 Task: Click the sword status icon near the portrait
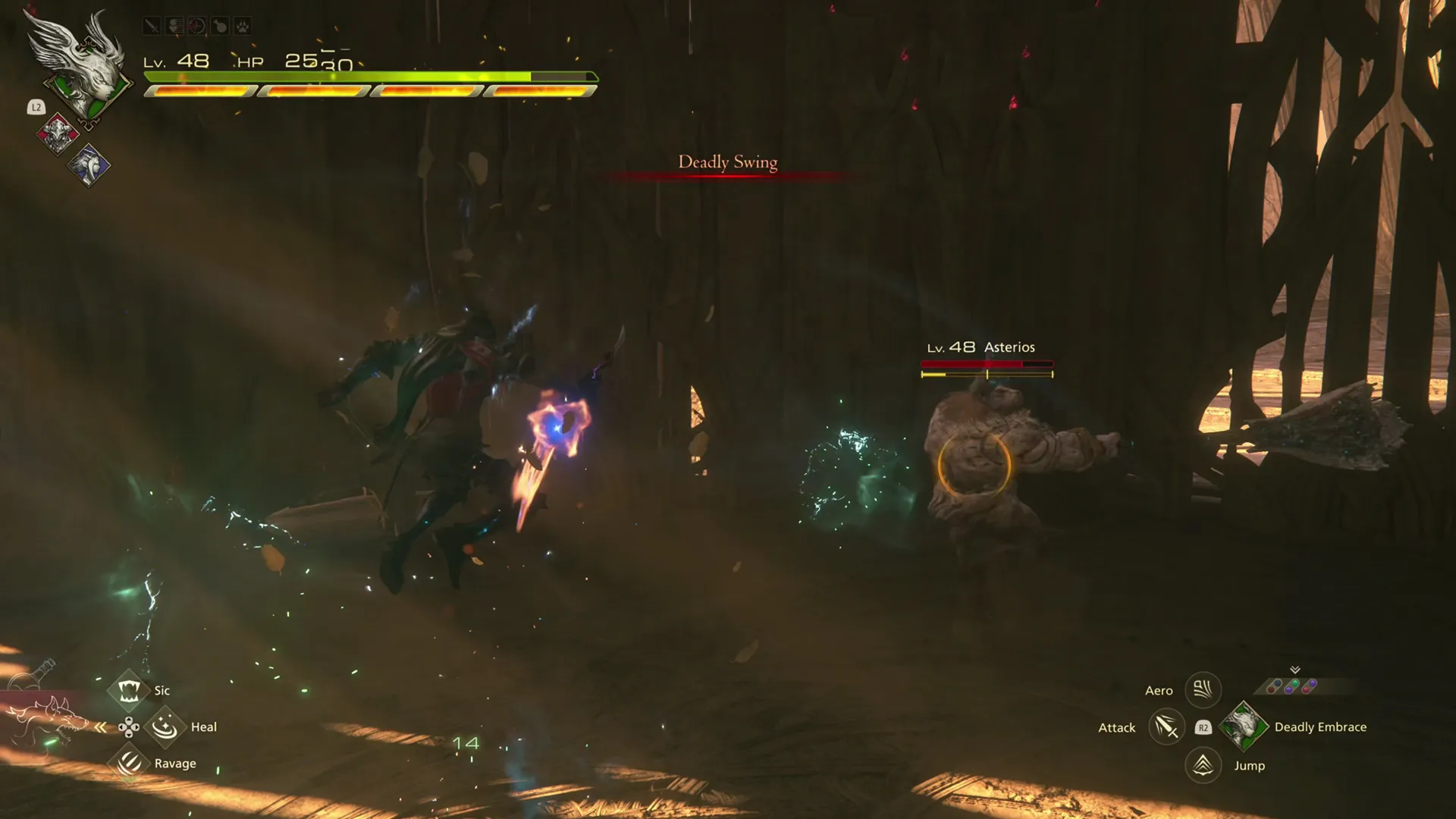[x=152, y=26]
